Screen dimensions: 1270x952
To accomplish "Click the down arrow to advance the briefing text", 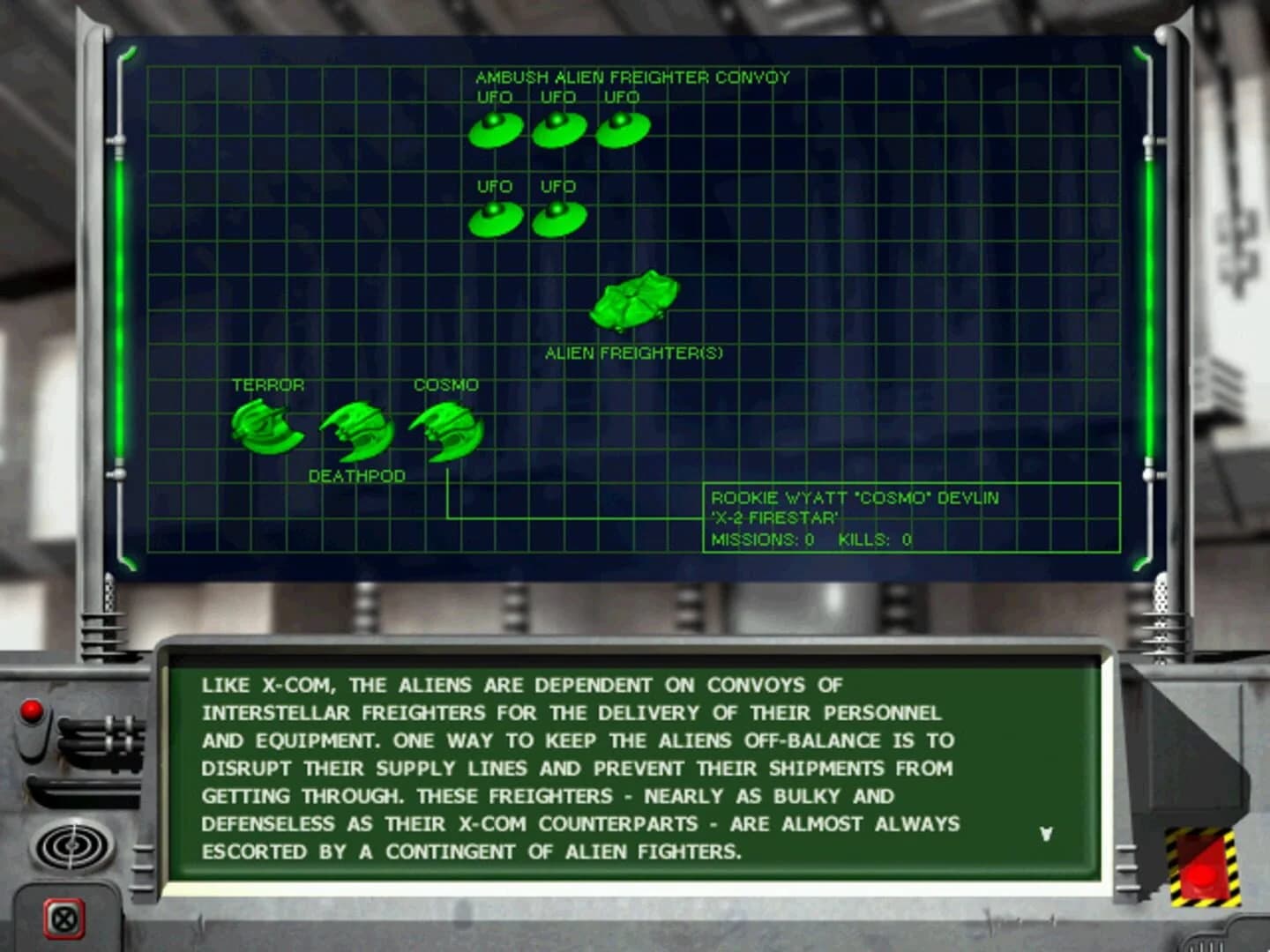I will (x=1046, y=832).
